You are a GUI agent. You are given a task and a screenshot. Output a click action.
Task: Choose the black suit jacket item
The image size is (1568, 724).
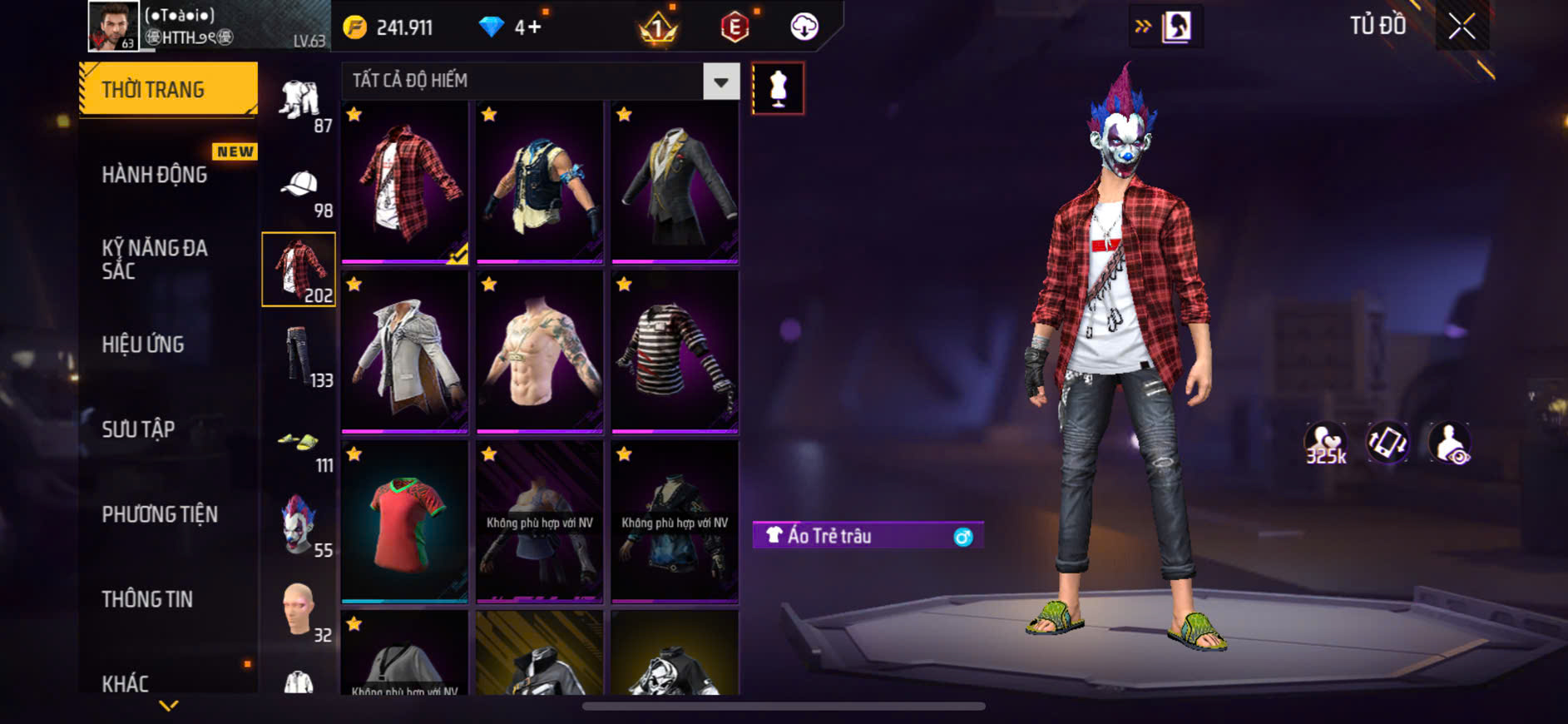tap(675, 182)
